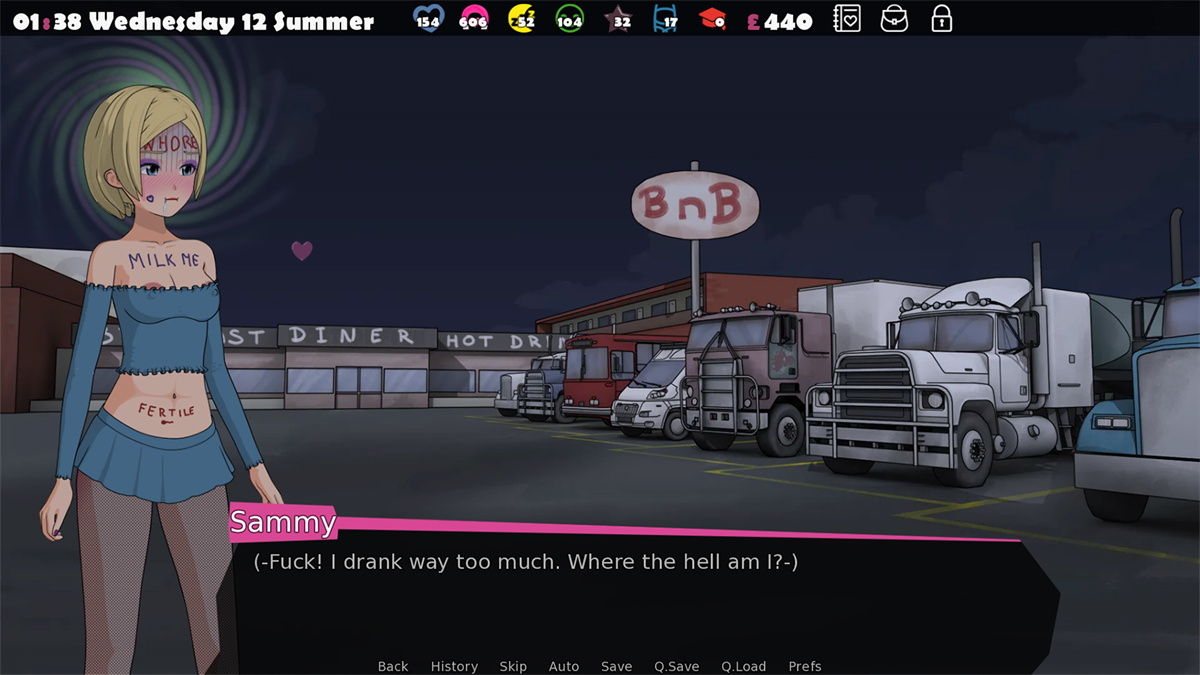The height and width of the screenshot is (675, 1200).
Task: Open the Prefs settings
Action: (805, 666)
